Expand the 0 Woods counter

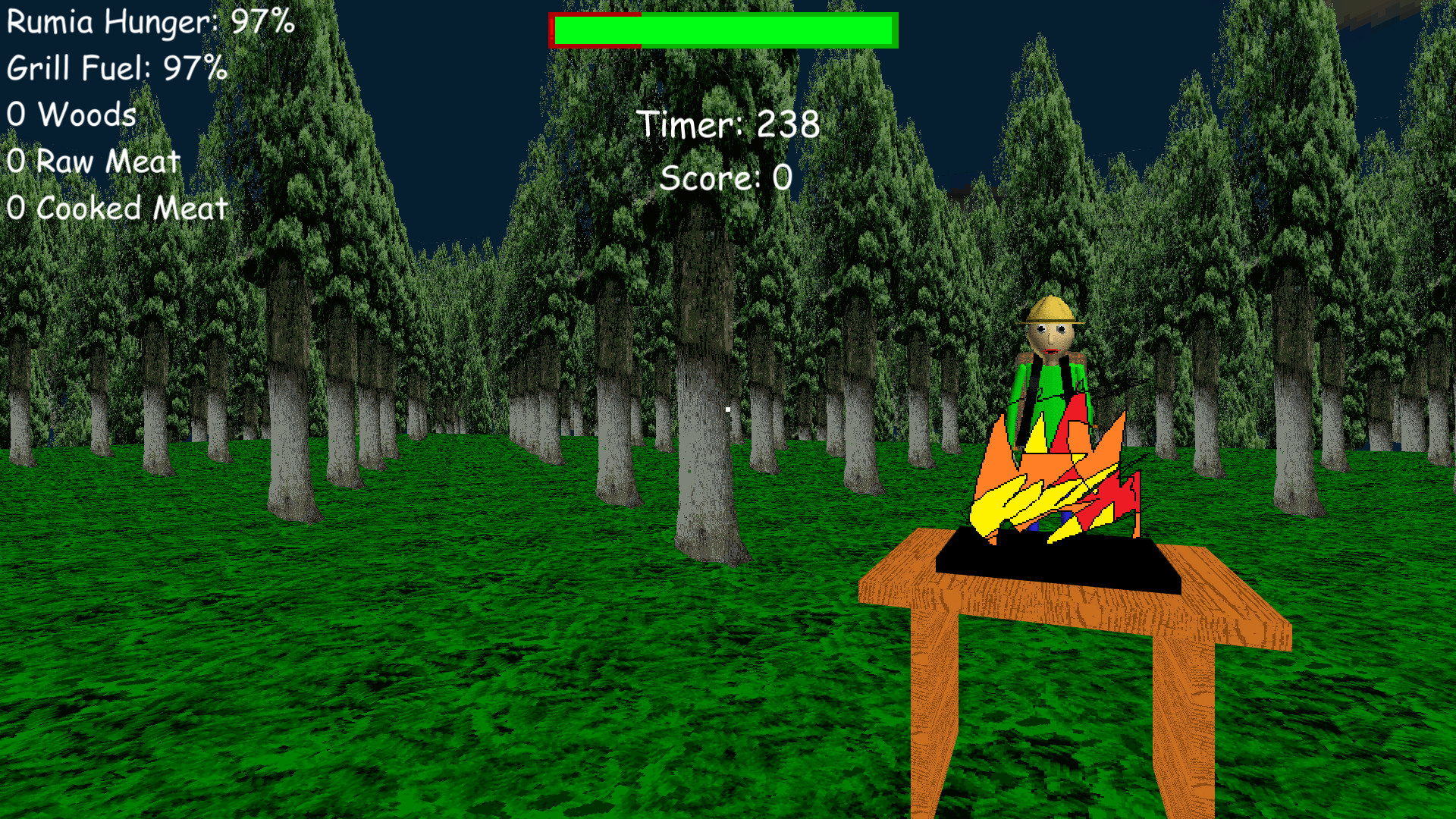[x=71, y=115]
